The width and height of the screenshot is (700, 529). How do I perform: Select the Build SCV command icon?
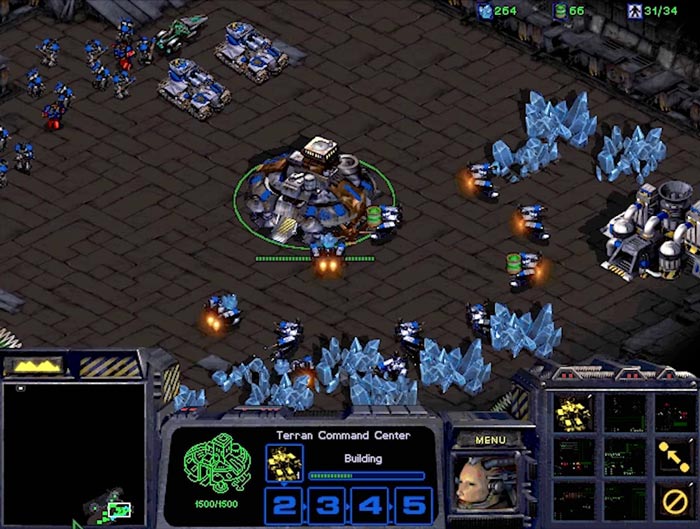[x=576, y=411]
